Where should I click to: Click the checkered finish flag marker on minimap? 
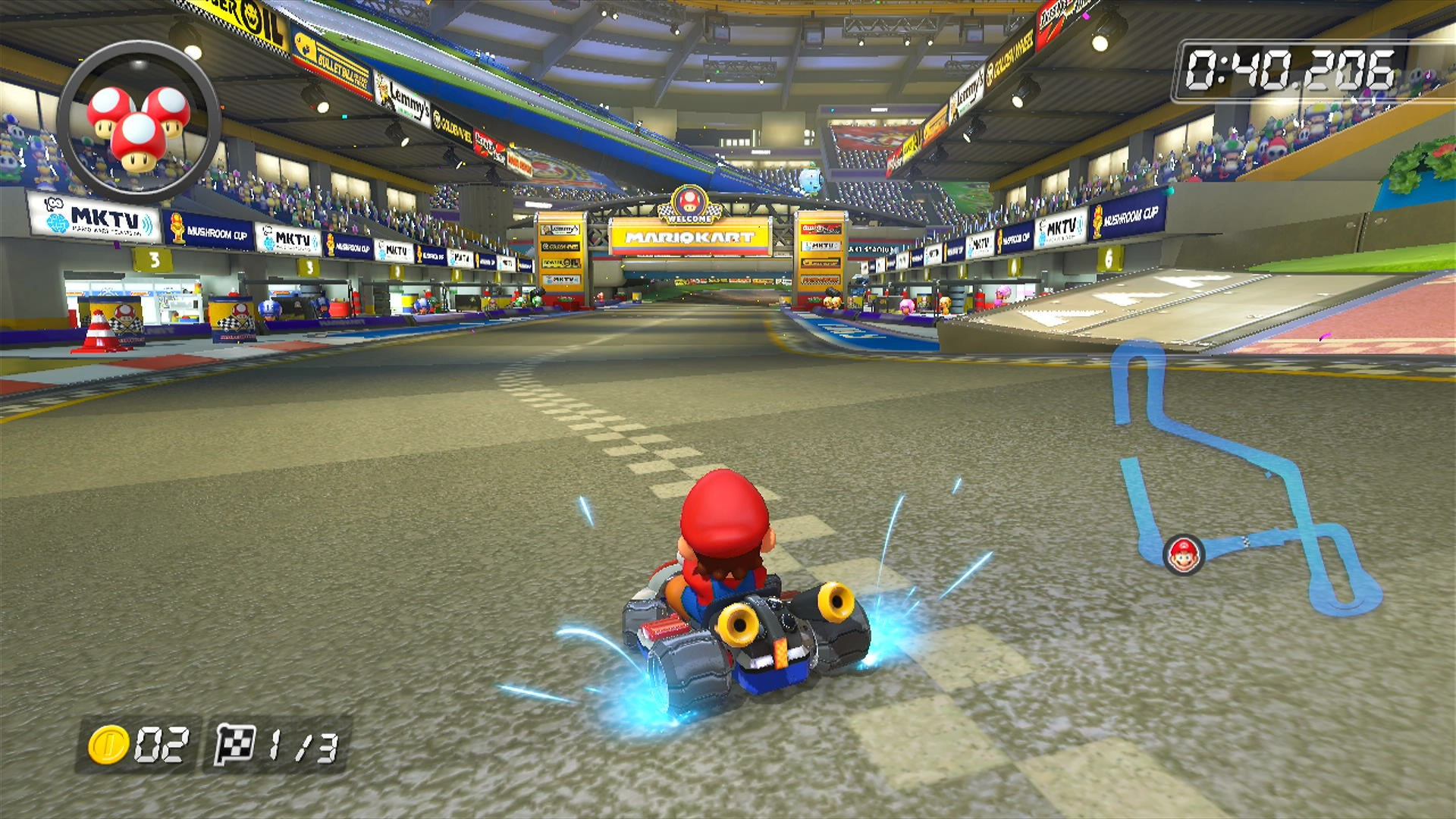pos(1246,541)
